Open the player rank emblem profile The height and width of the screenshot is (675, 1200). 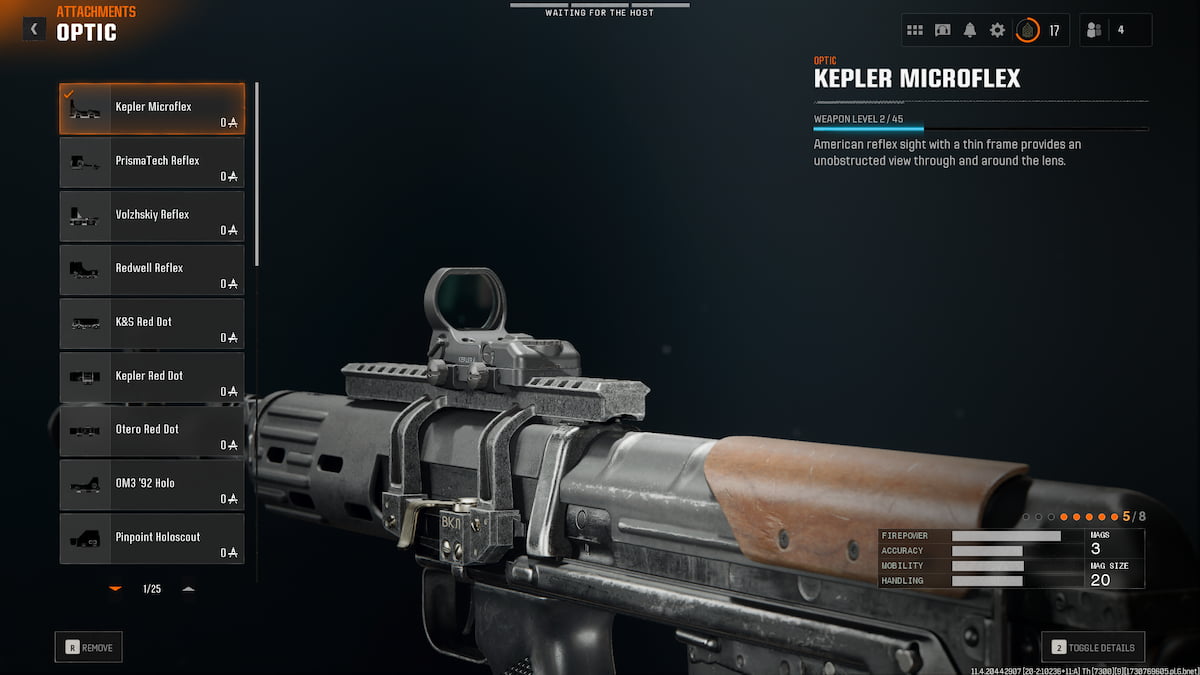[x=1027, y=30]
